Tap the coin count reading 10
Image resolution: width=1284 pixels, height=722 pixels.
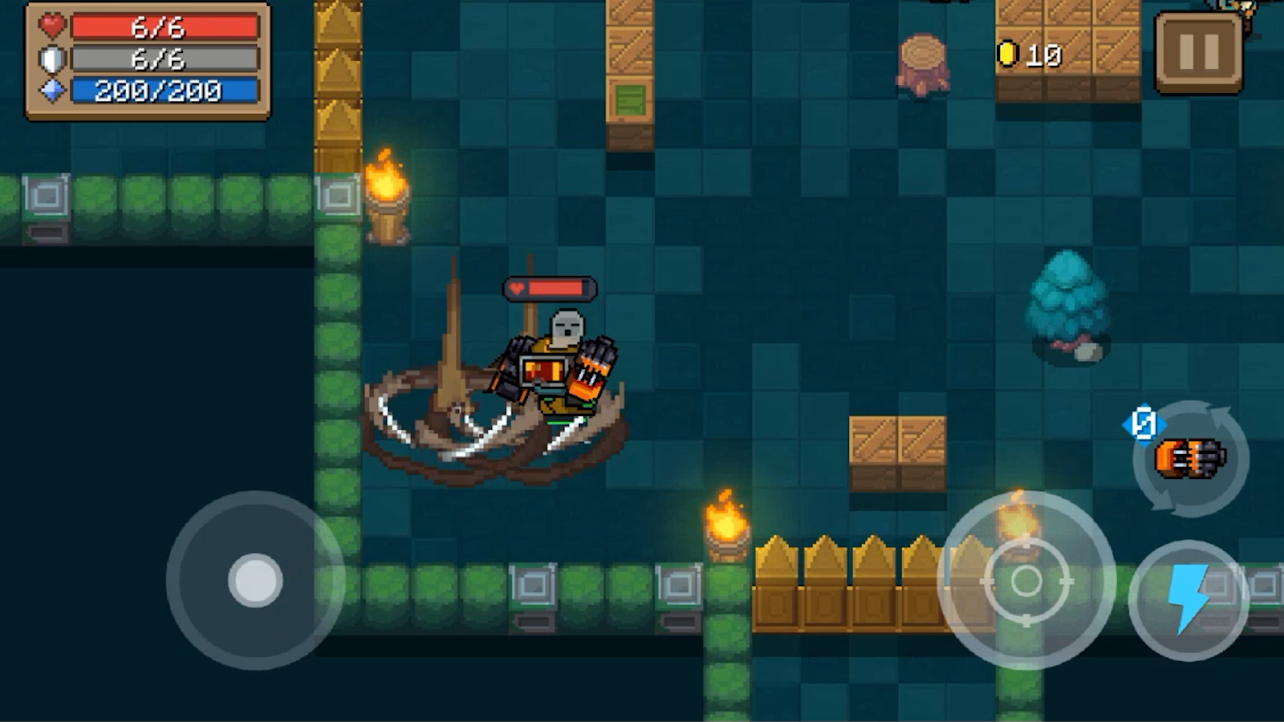click(x=1043, y=55)
